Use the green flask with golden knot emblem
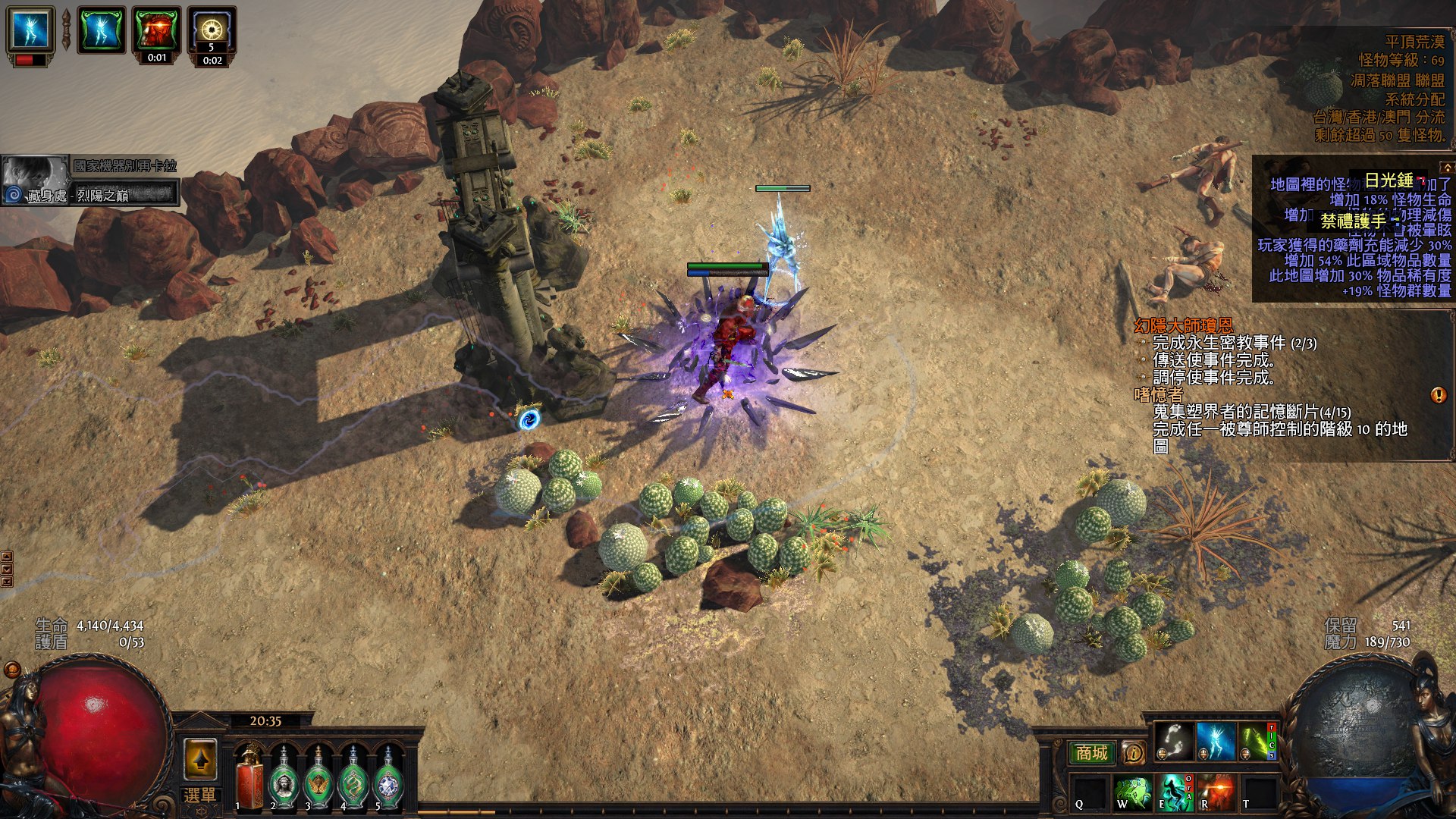Viewport: 1456px width, 819px height. coord(353,779)
